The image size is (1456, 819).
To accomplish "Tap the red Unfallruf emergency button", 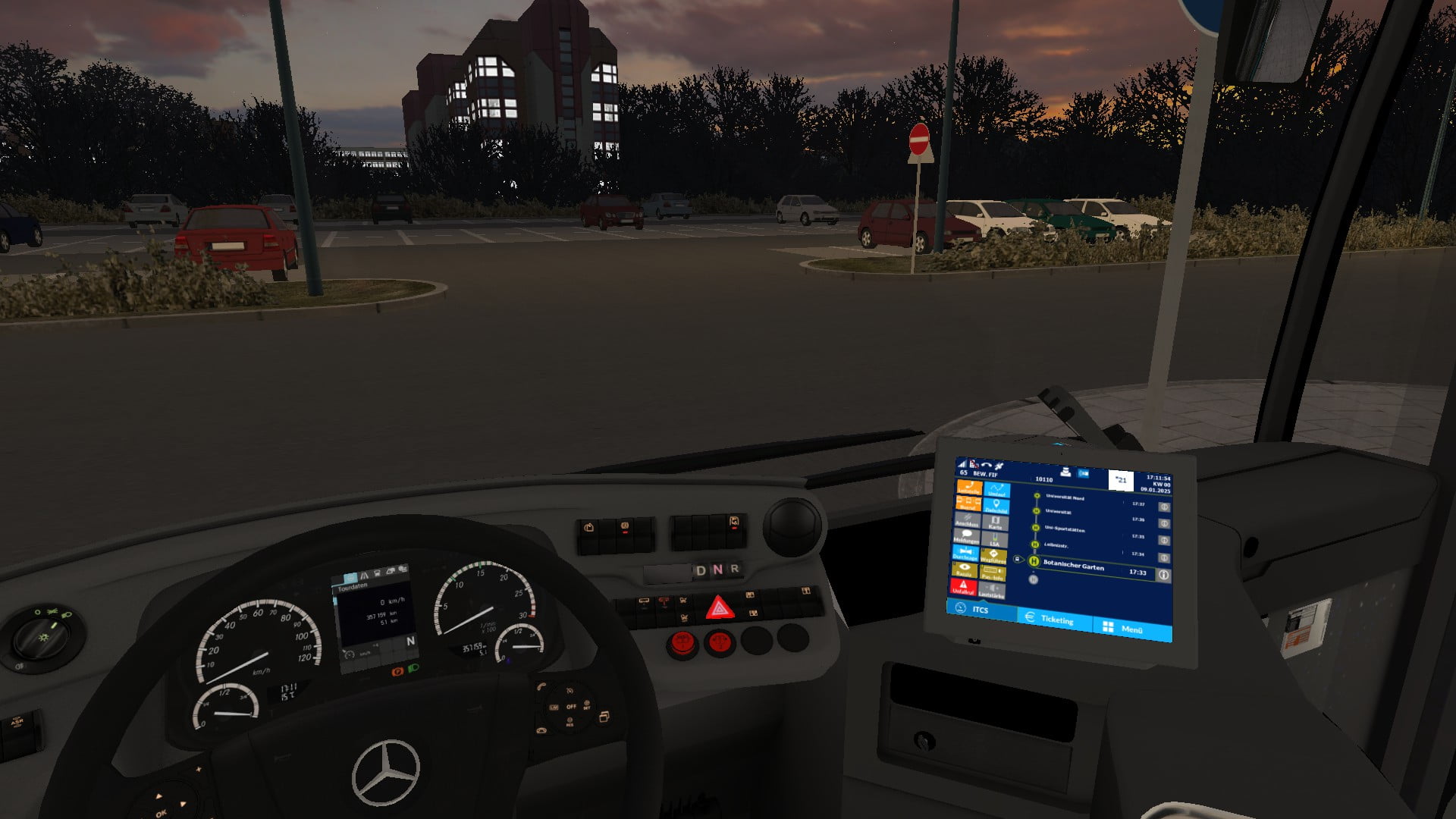I will tap(963, 587).
